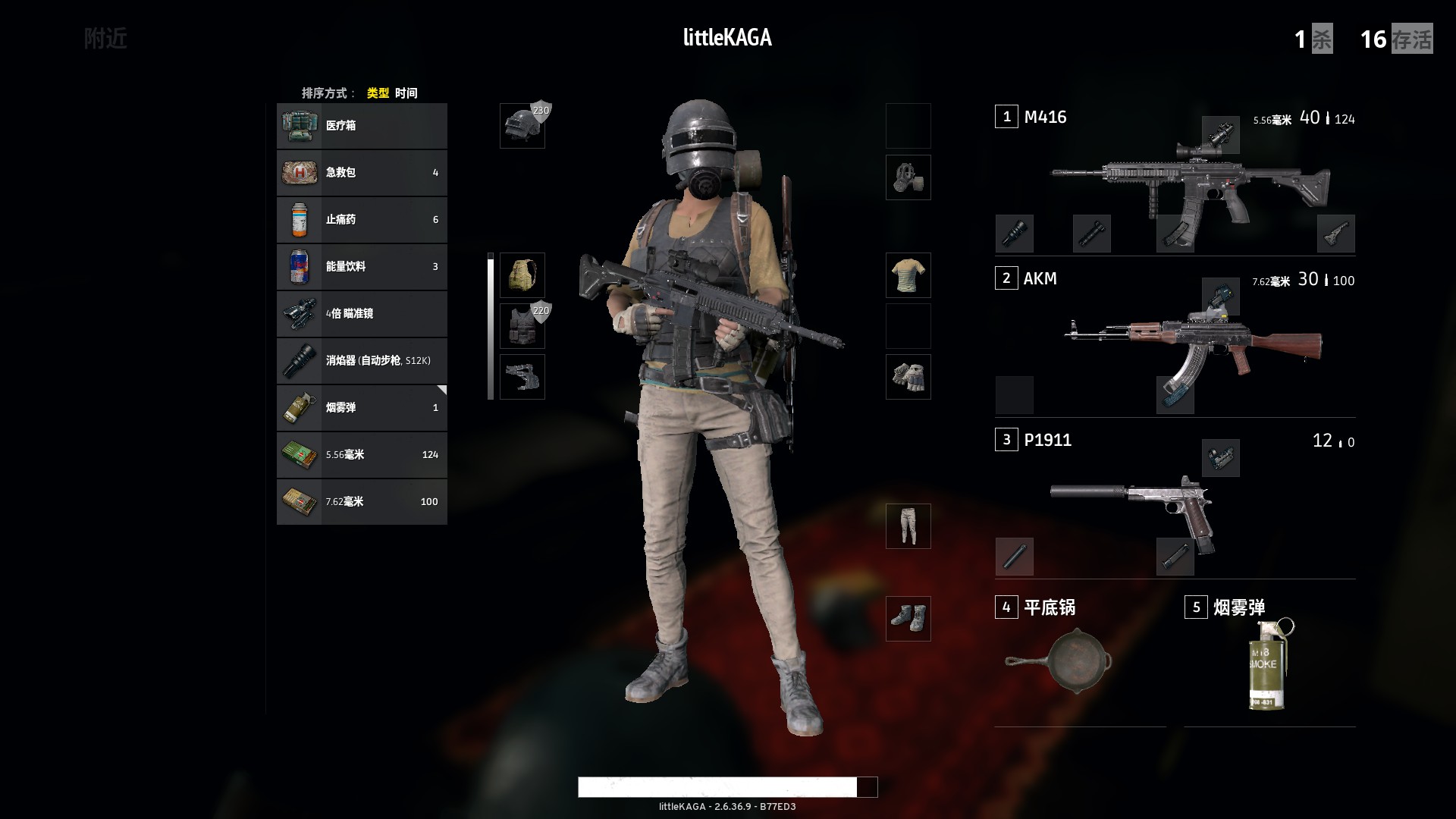
Task: Click the 止痛药 painkillers icon
Action: click(x=300, y=220)
